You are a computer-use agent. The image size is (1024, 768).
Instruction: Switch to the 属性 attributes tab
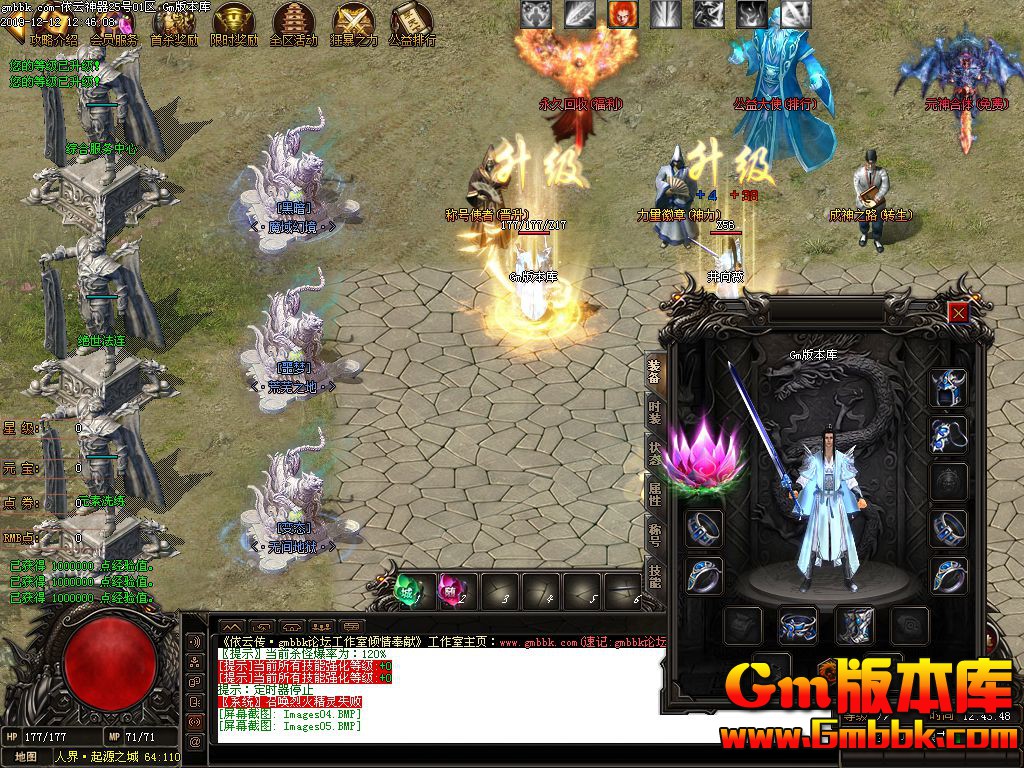pos(654,494)
